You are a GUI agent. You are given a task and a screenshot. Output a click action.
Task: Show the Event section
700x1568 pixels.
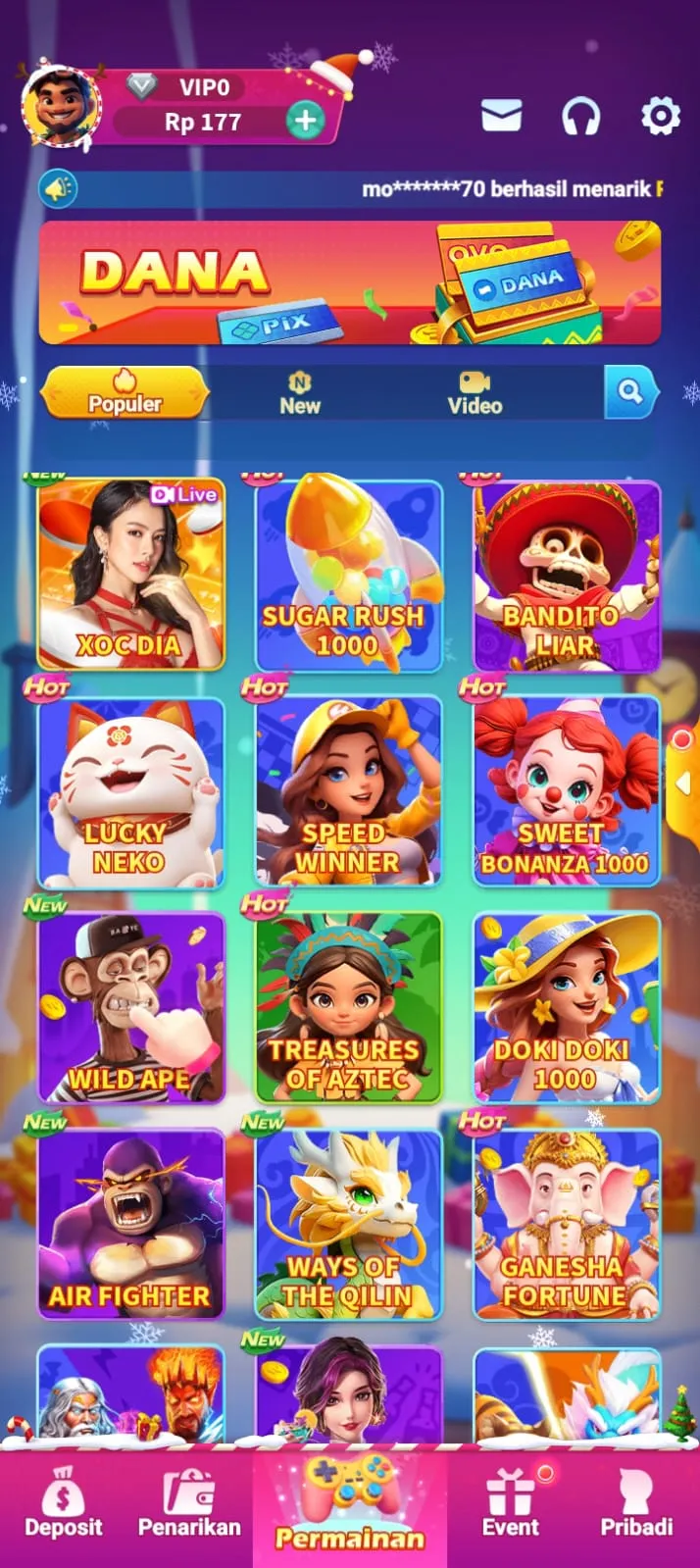pyautogui.click(x=511, y=1504)
